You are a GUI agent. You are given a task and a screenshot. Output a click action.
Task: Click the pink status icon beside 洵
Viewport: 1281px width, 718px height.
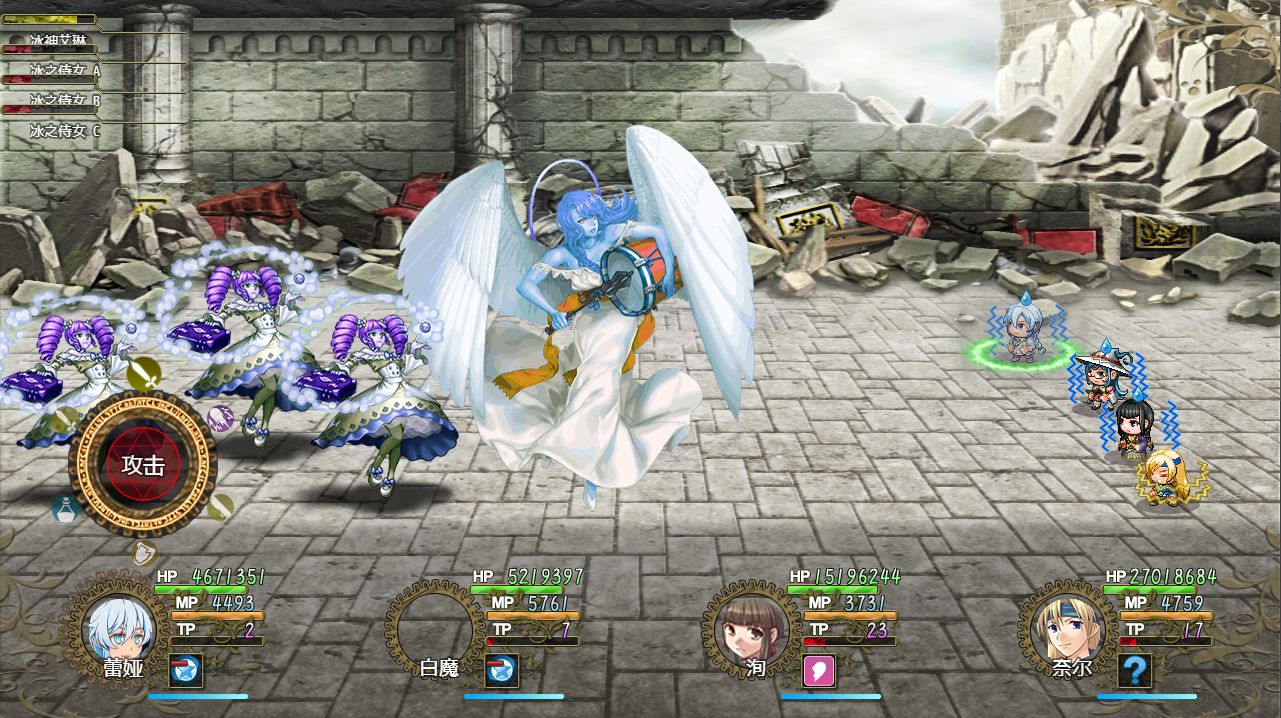point(818,672)
